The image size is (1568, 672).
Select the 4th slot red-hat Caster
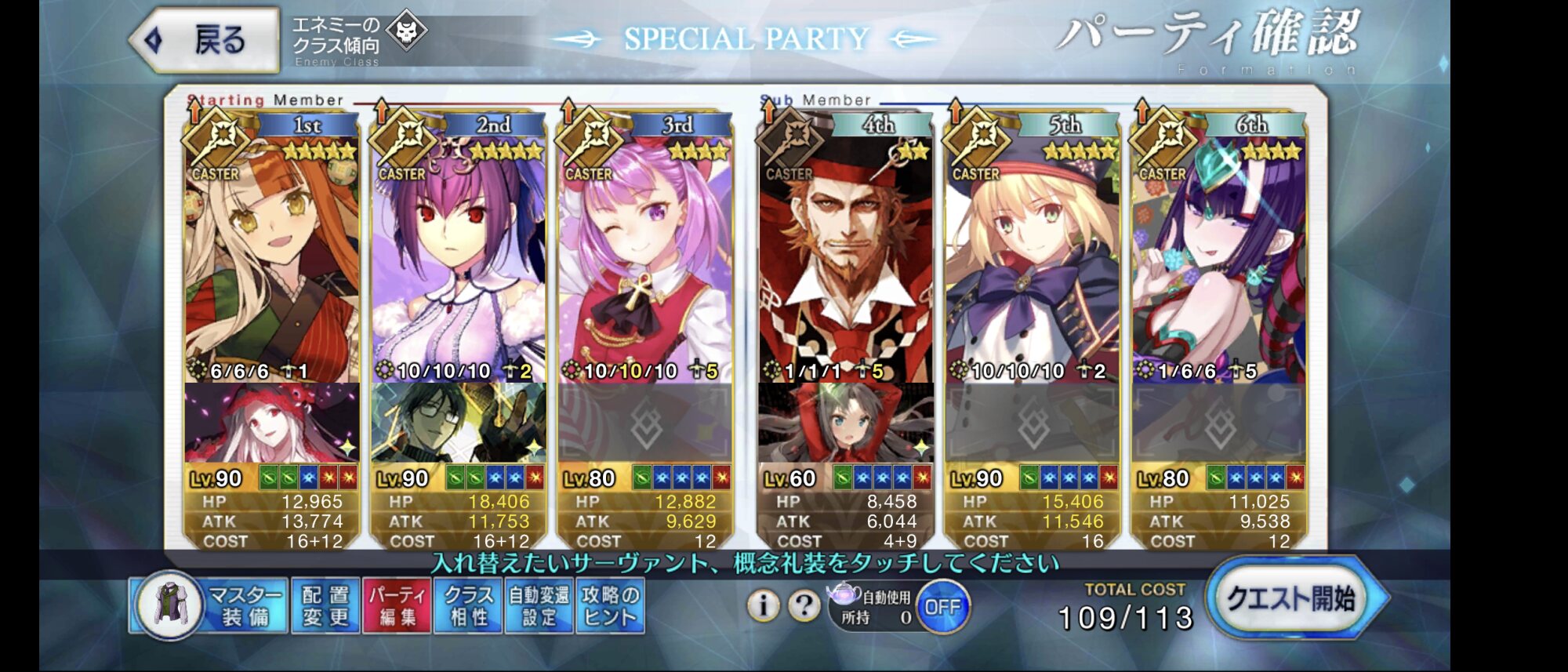point(846,259)
